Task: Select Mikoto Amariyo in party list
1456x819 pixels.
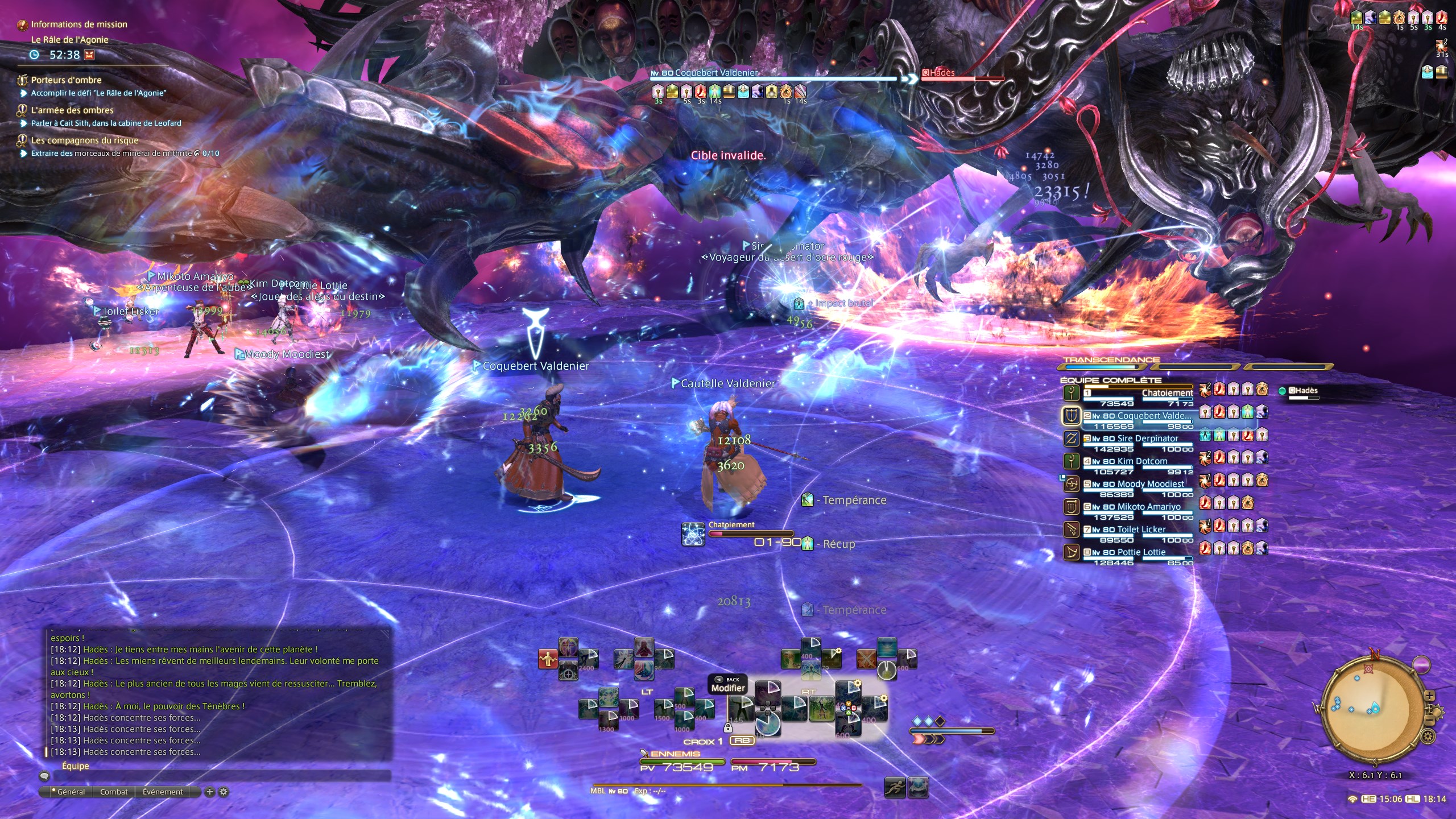Action: point(1148,507)
